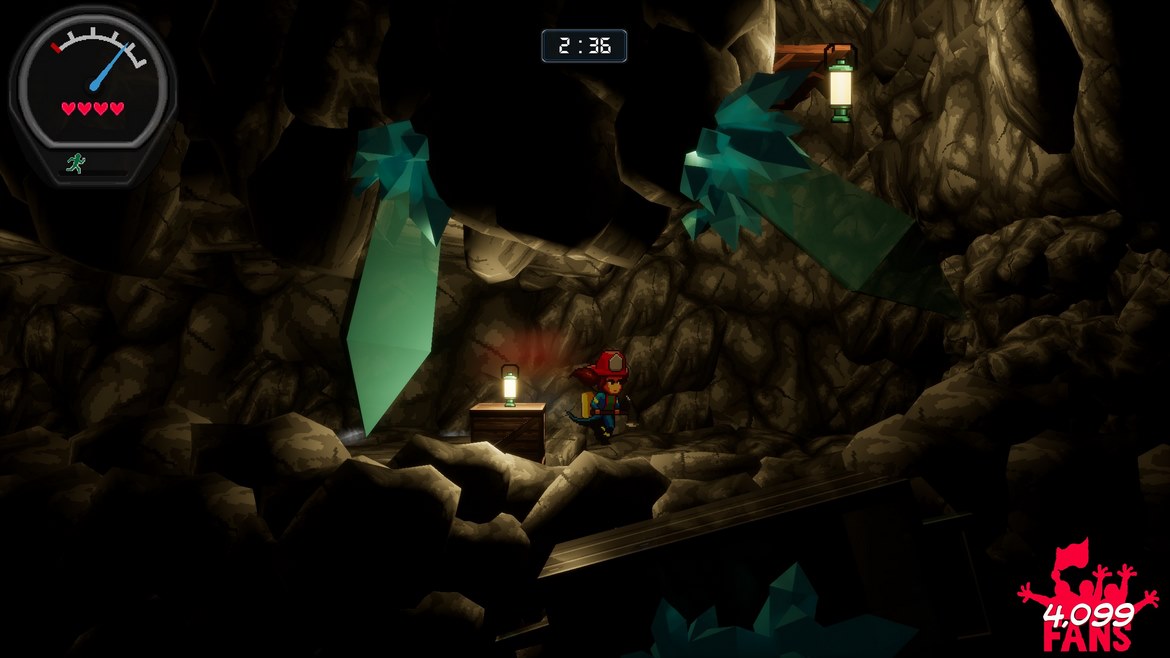Click the green running figure icon
The image size is (1170, 658).
[74, 164]
